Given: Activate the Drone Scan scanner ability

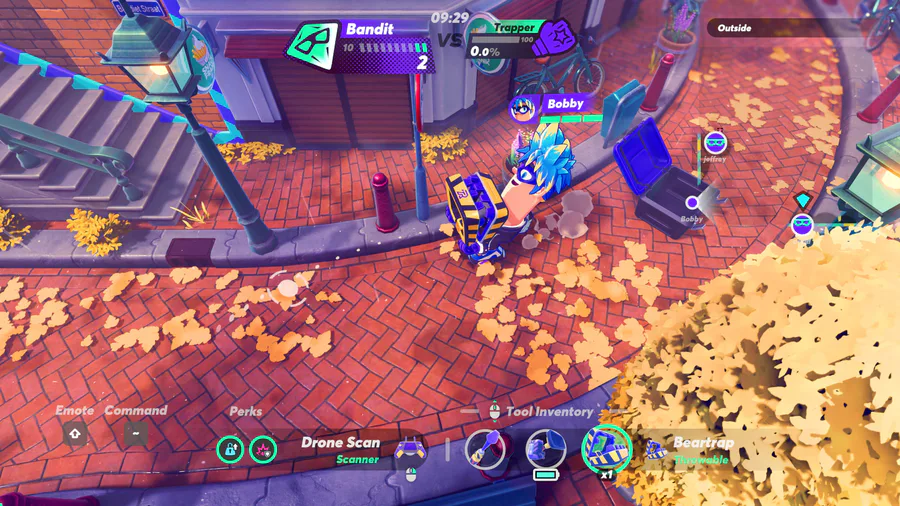Looking at the screenshot, I should coord(411,450).
